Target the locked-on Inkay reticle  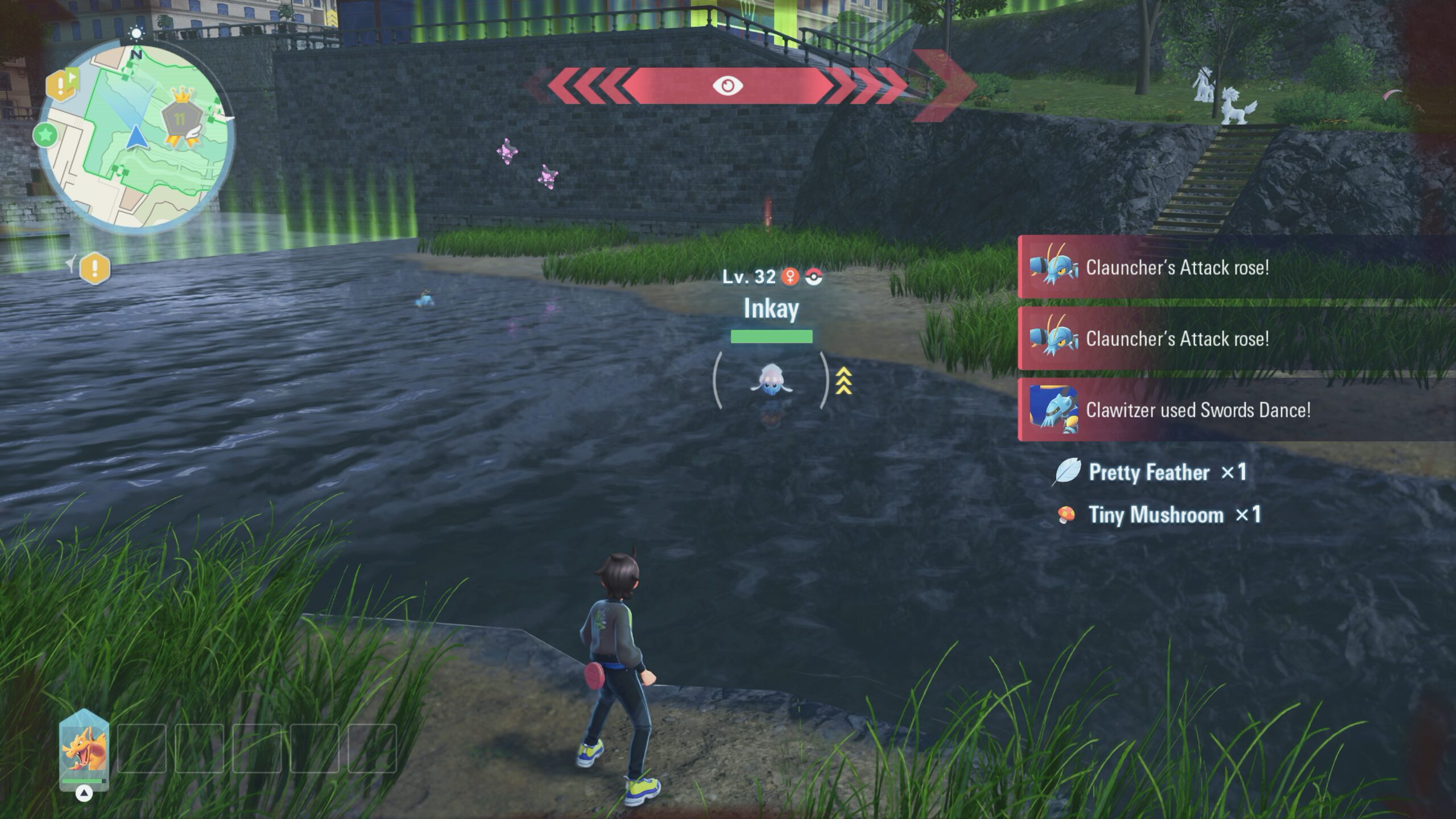pyautogui.click(x=771, y=380)
